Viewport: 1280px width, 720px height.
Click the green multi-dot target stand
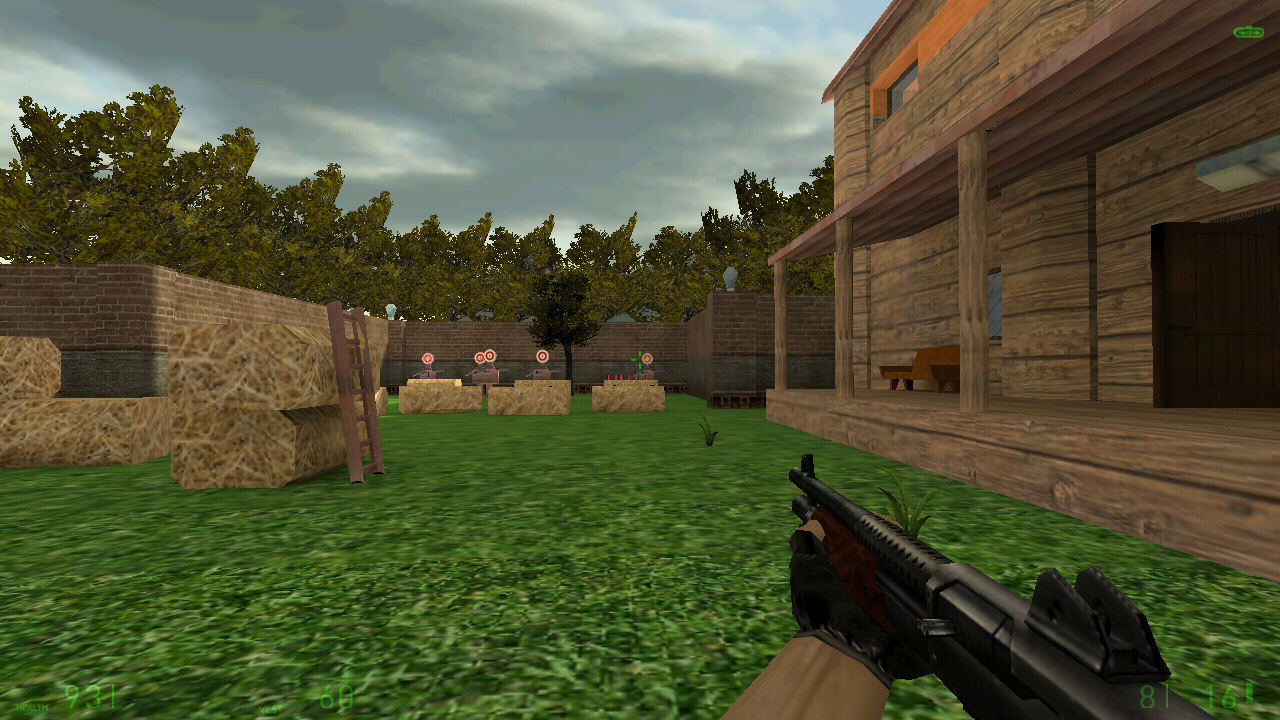click(x=640, y=360)
